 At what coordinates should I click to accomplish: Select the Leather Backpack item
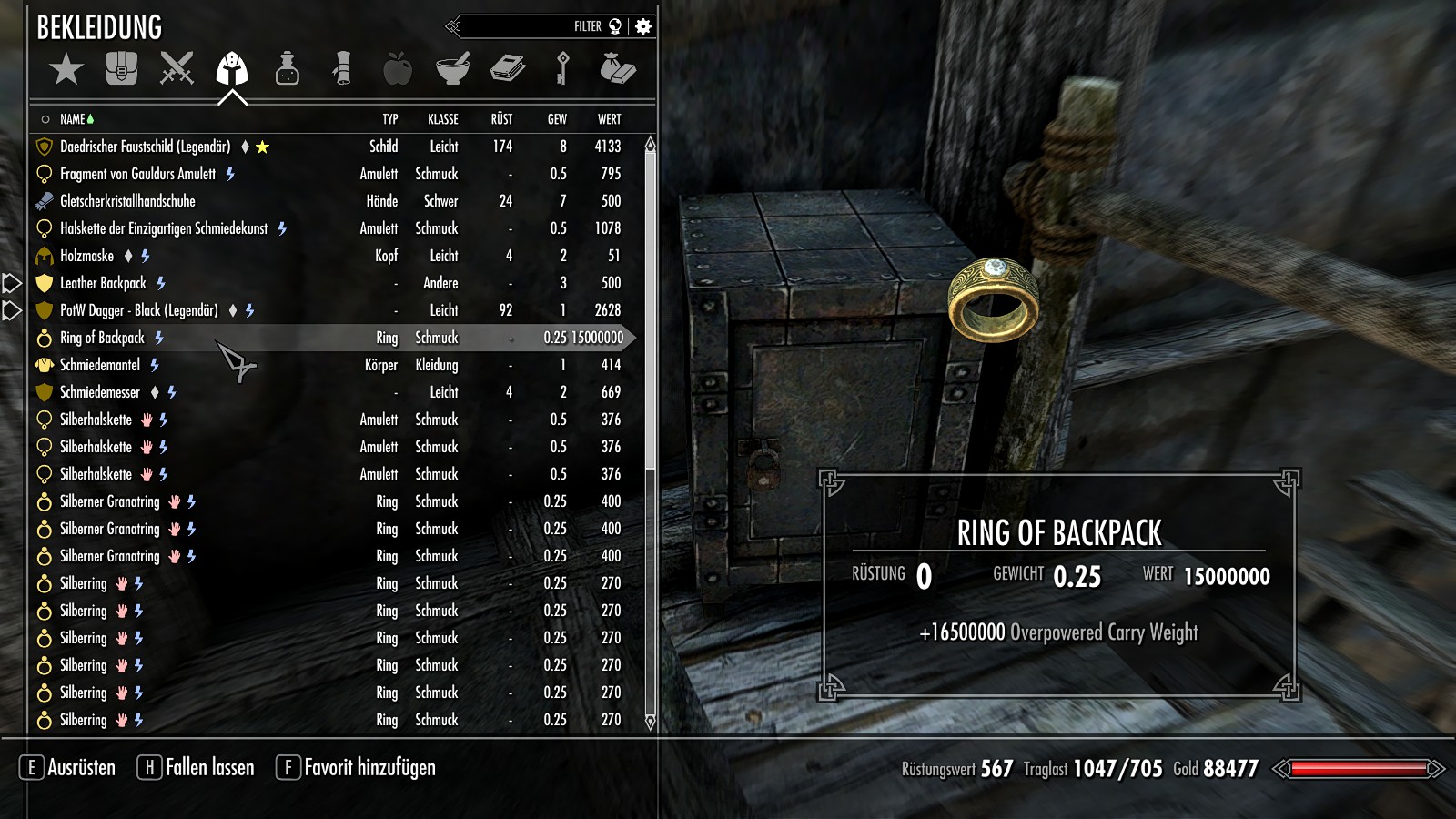(103, 283)
